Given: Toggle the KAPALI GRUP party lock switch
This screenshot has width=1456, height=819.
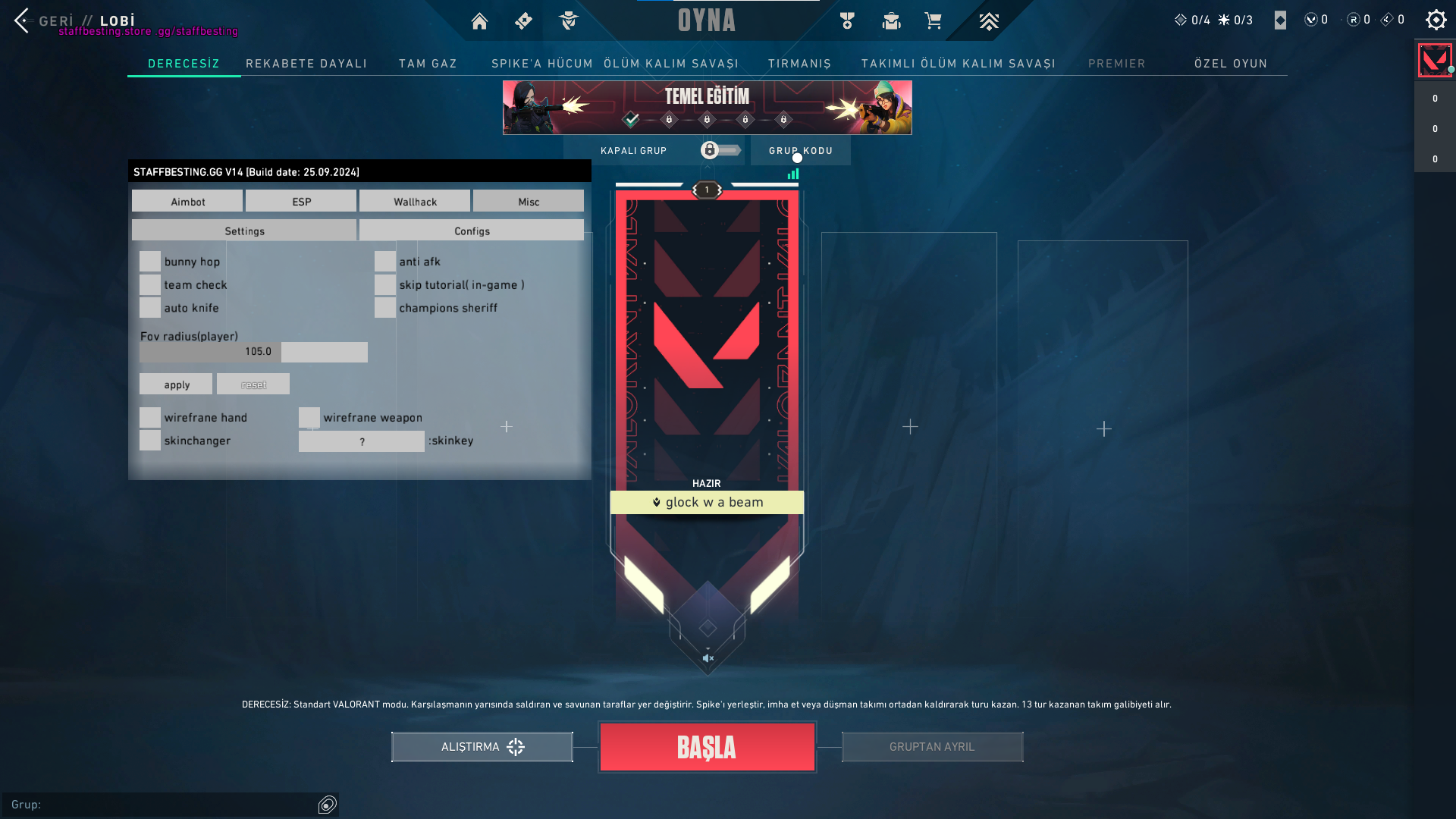Looking at the screenshot, I should click(x=720, y=150).
